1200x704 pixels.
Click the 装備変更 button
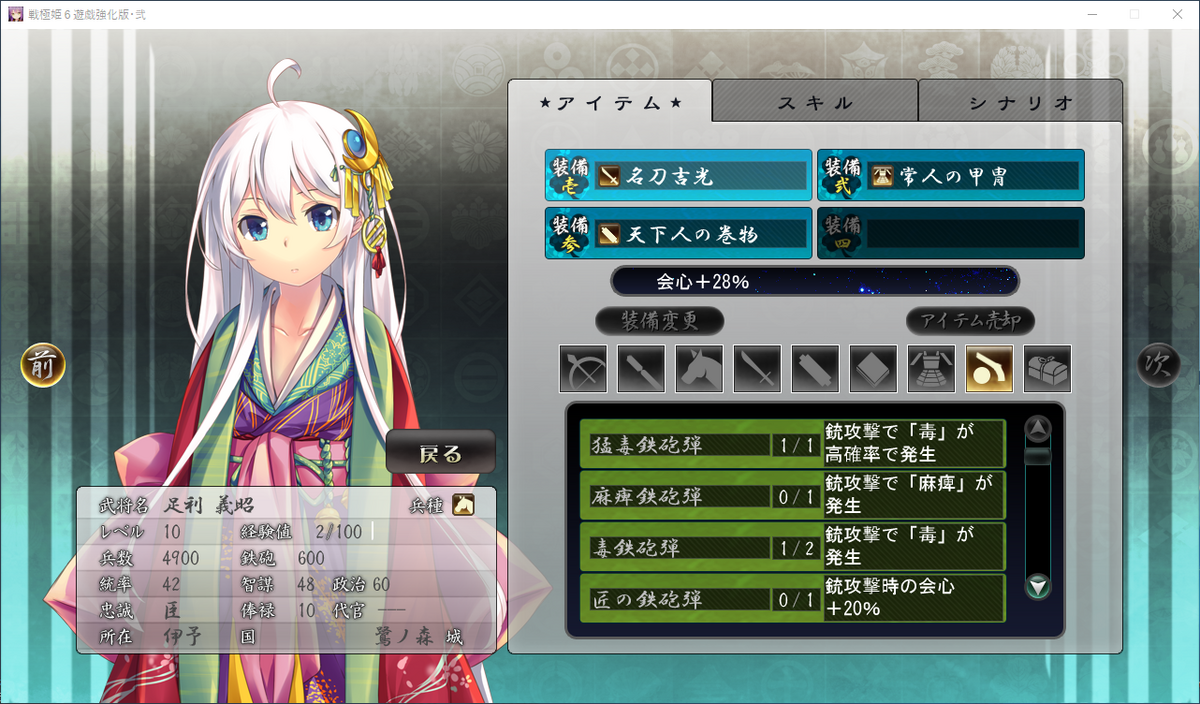tap(659, 321)
